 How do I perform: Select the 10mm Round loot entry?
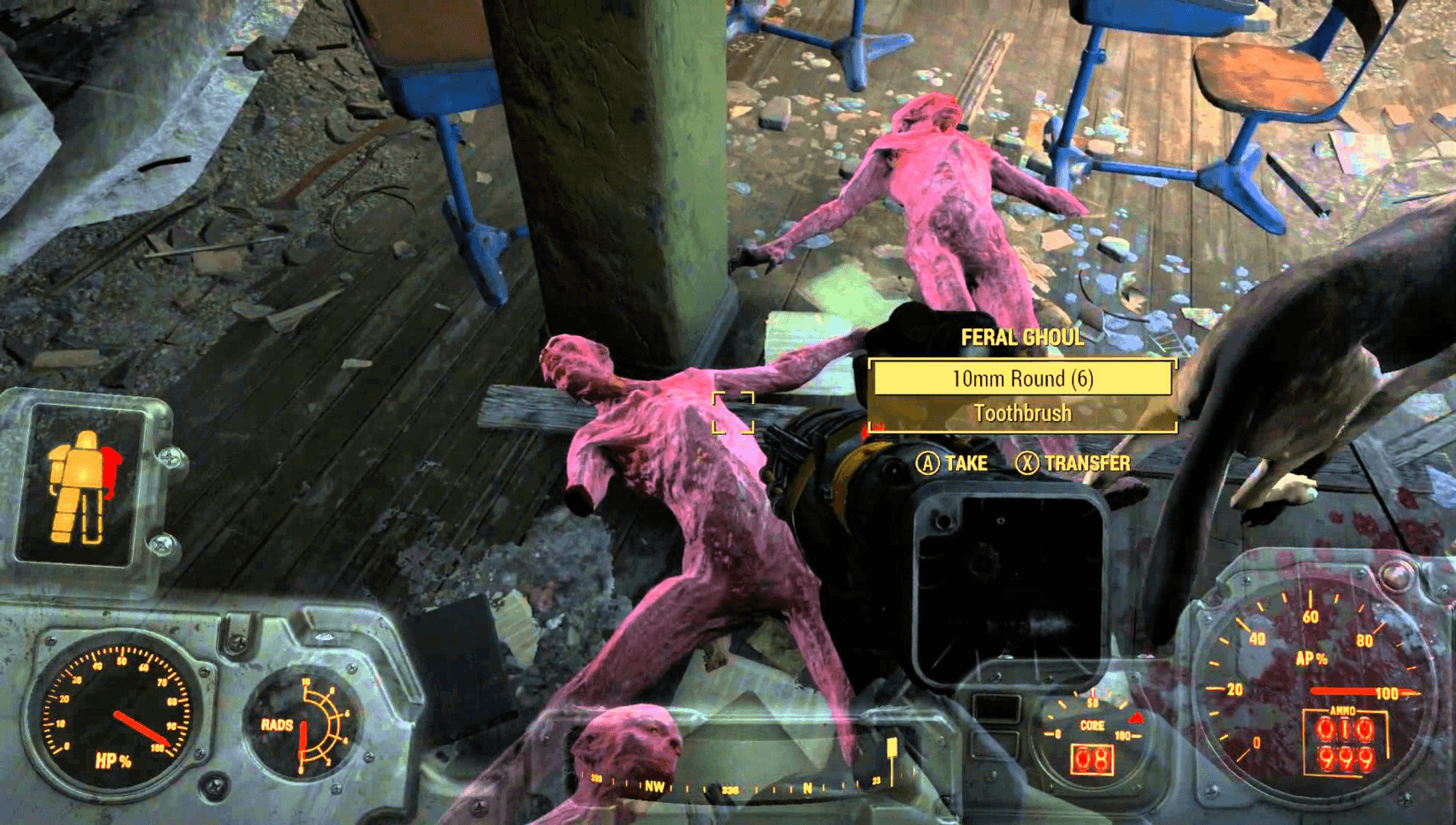[1022, 379]
